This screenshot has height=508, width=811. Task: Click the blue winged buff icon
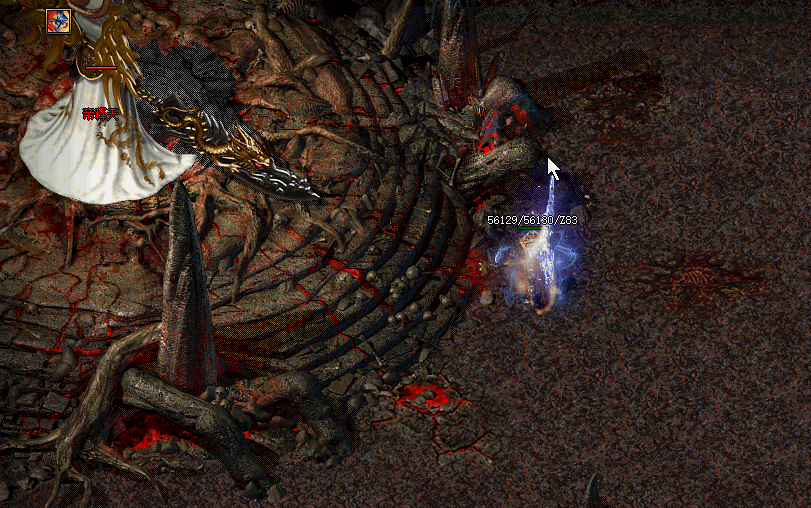pyautogui.click(x=57, y=19)
